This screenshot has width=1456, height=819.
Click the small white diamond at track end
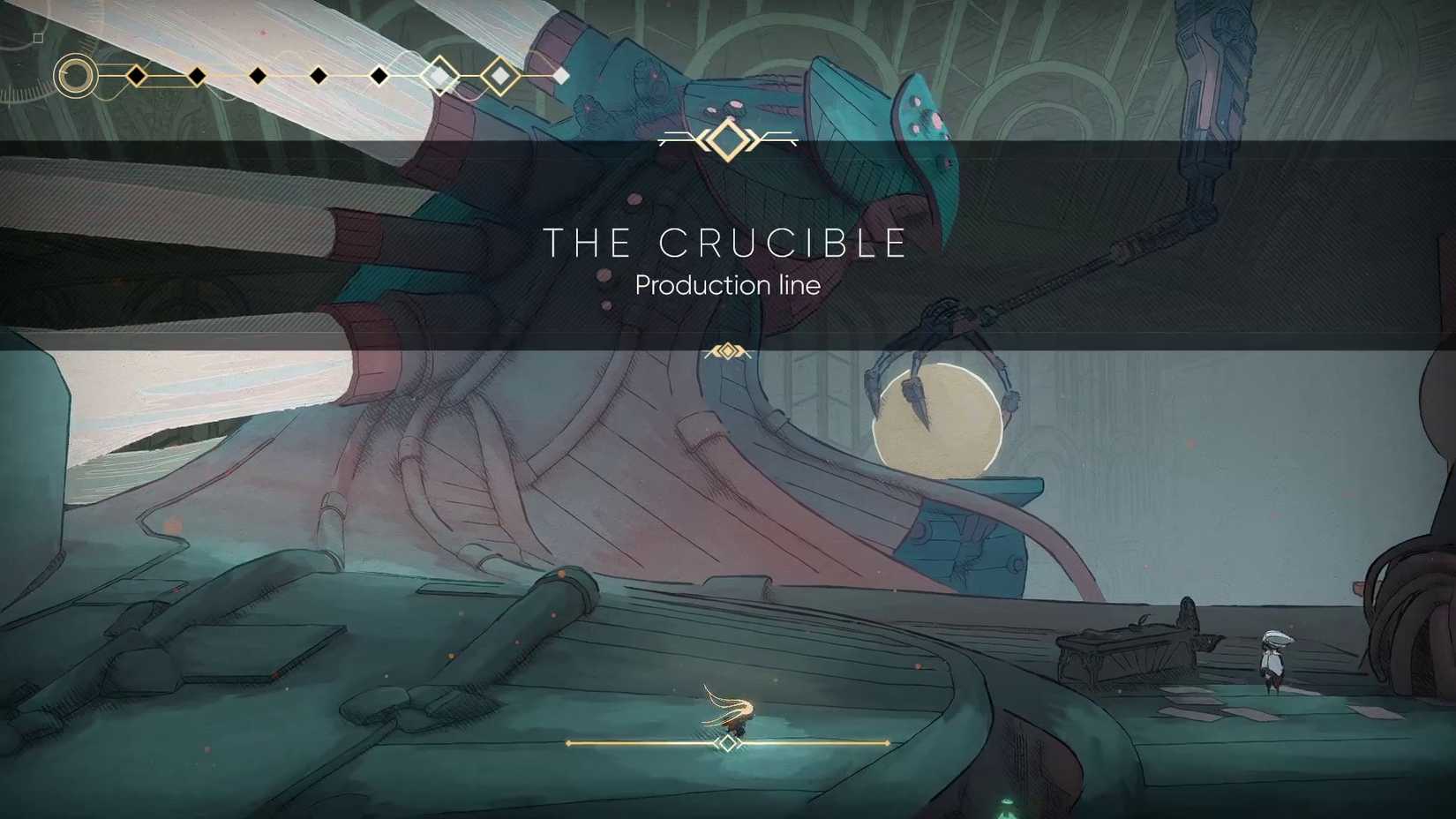(561, 74)
